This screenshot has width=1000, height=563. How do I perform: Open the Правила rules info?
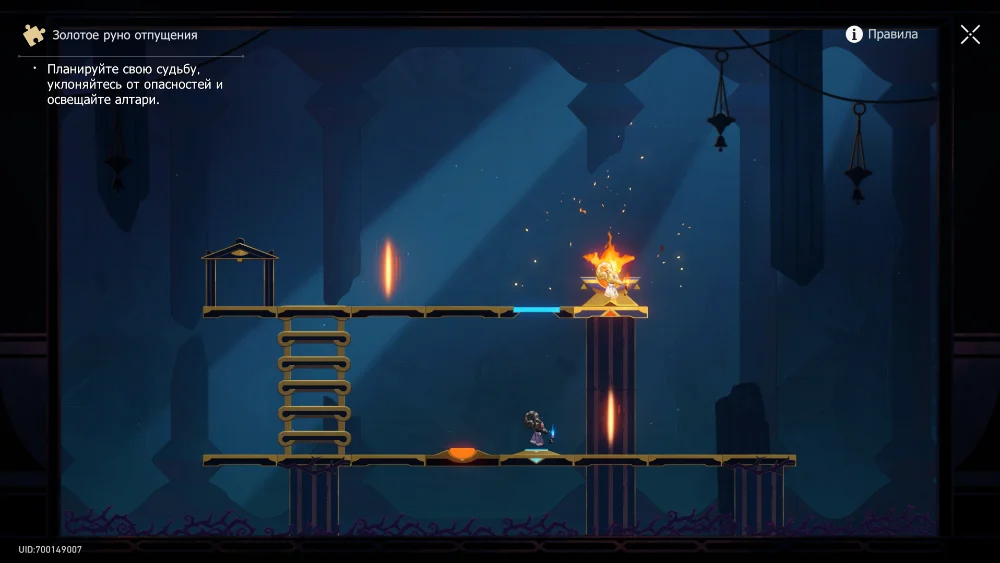(x=881, y=34)
